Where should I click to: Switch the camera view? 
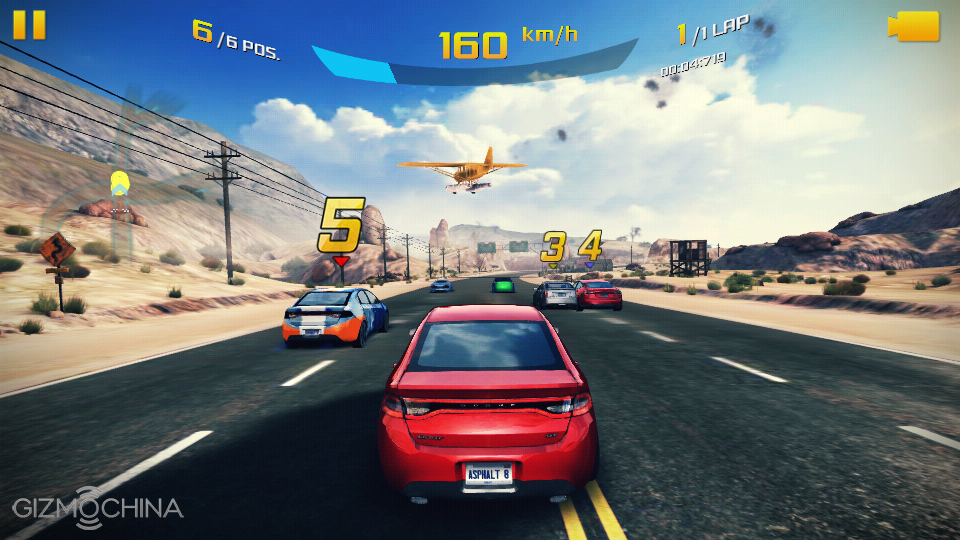913,26
